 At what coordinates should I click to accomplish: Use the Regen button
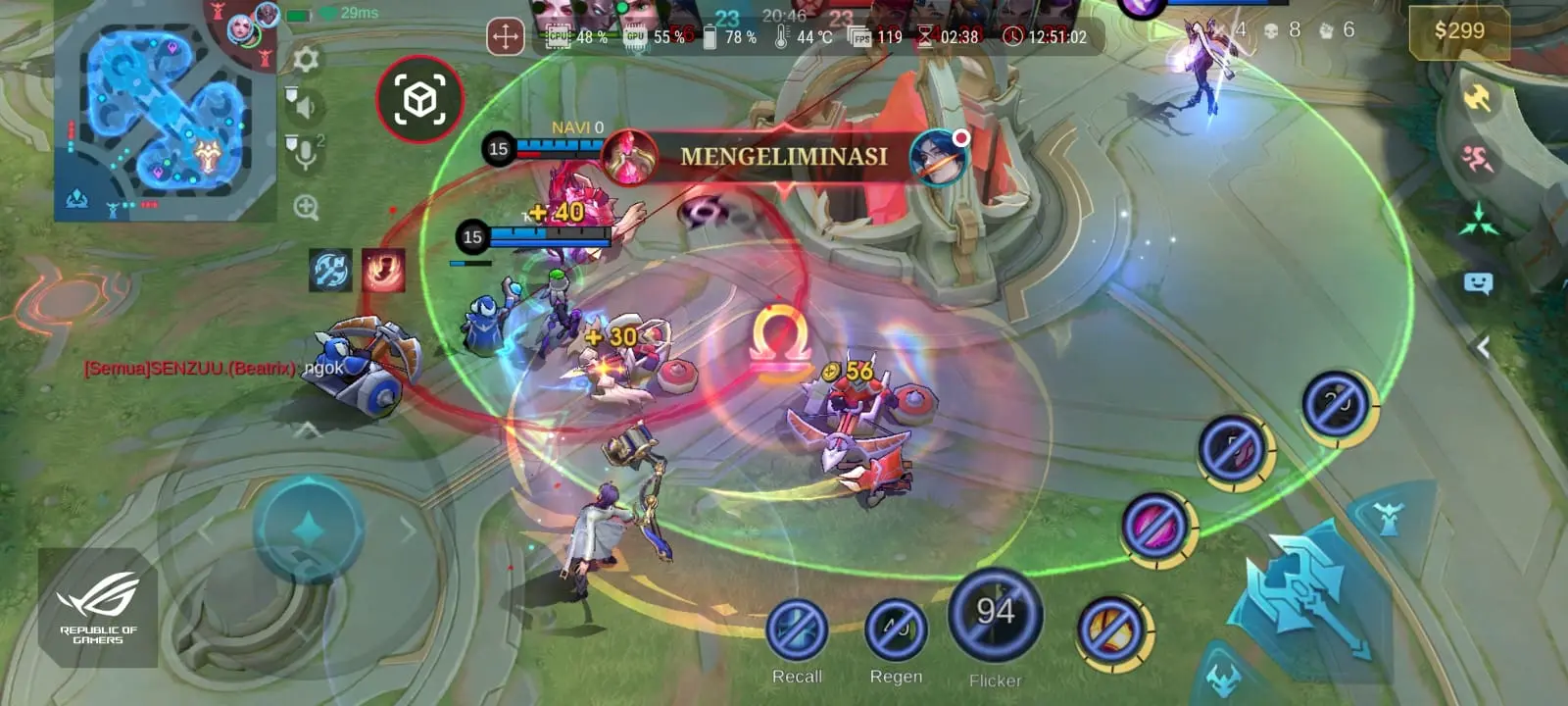[x=896, y=630]
